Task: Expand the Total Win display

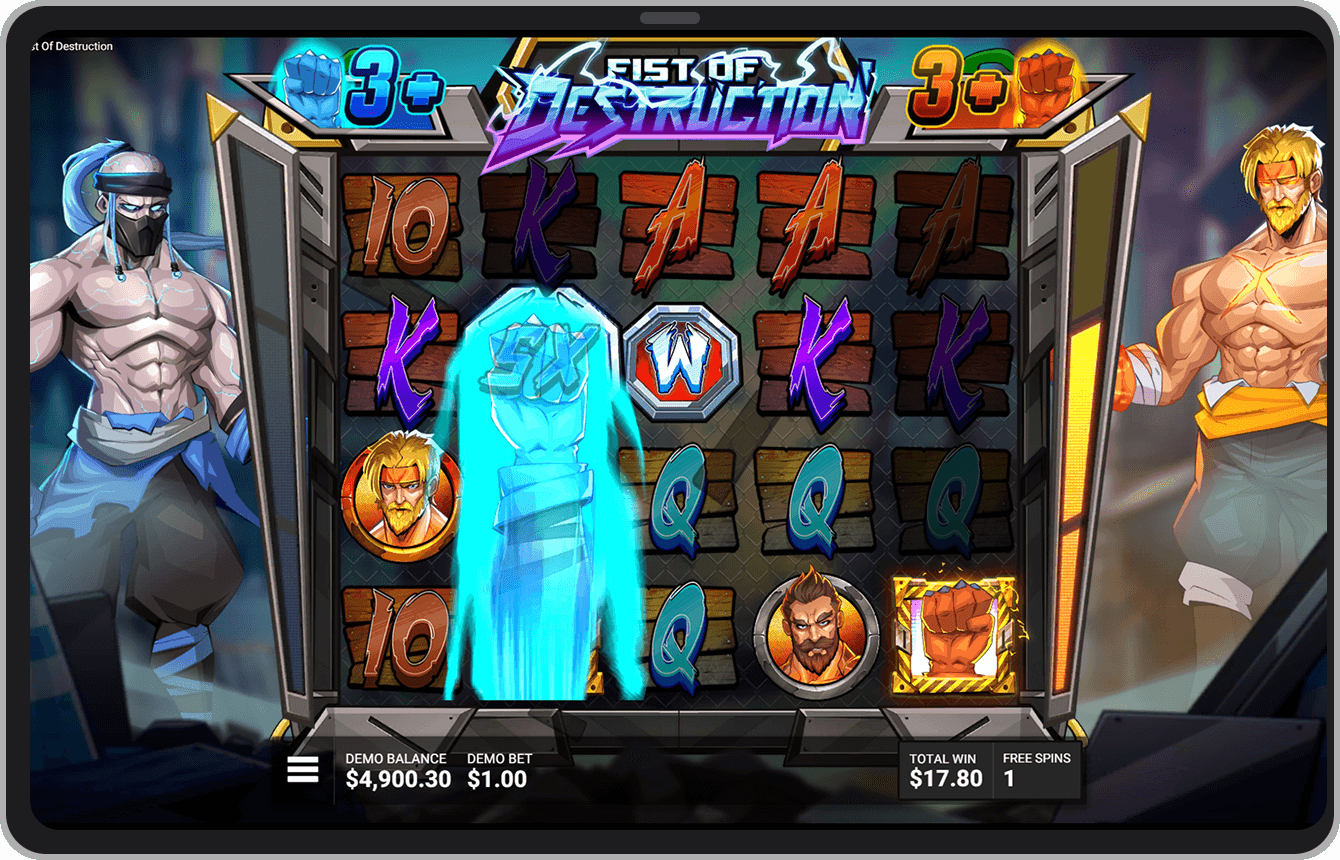Action: click(x=945, y=770)
